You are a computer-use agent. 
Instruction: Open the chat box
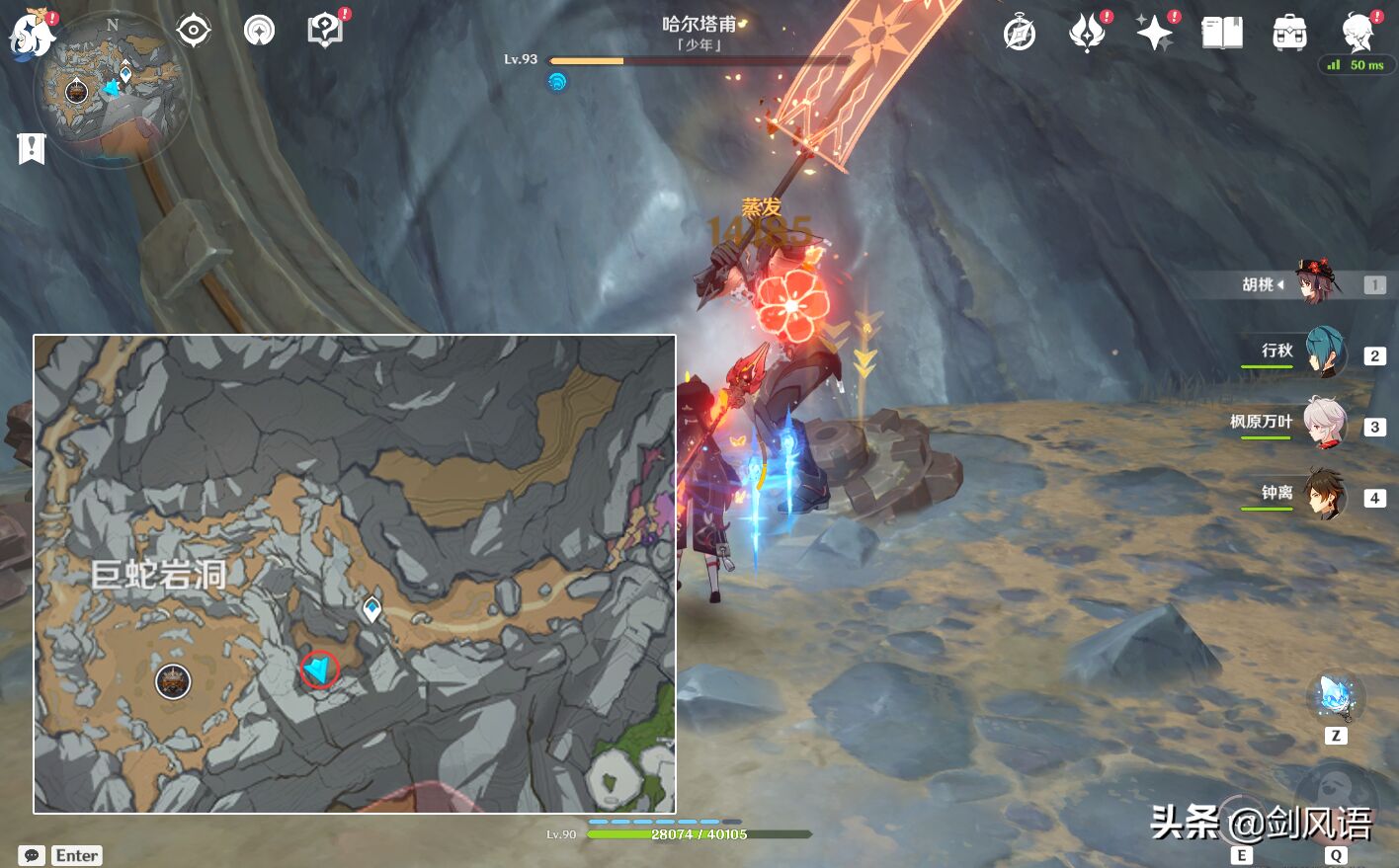[32, 855]
